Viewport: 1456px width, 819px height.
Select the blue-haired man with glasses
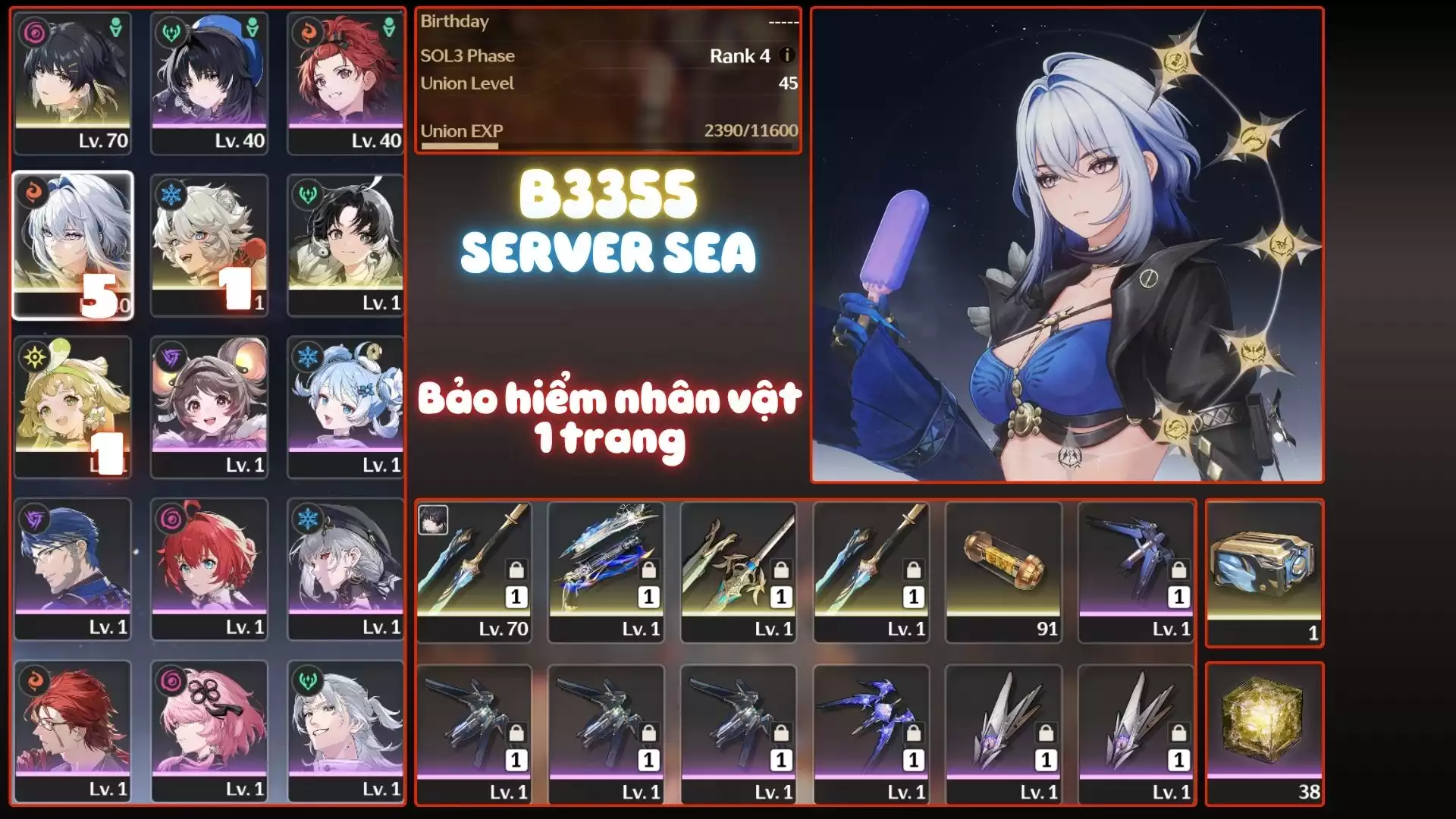(x=73, y=569)
